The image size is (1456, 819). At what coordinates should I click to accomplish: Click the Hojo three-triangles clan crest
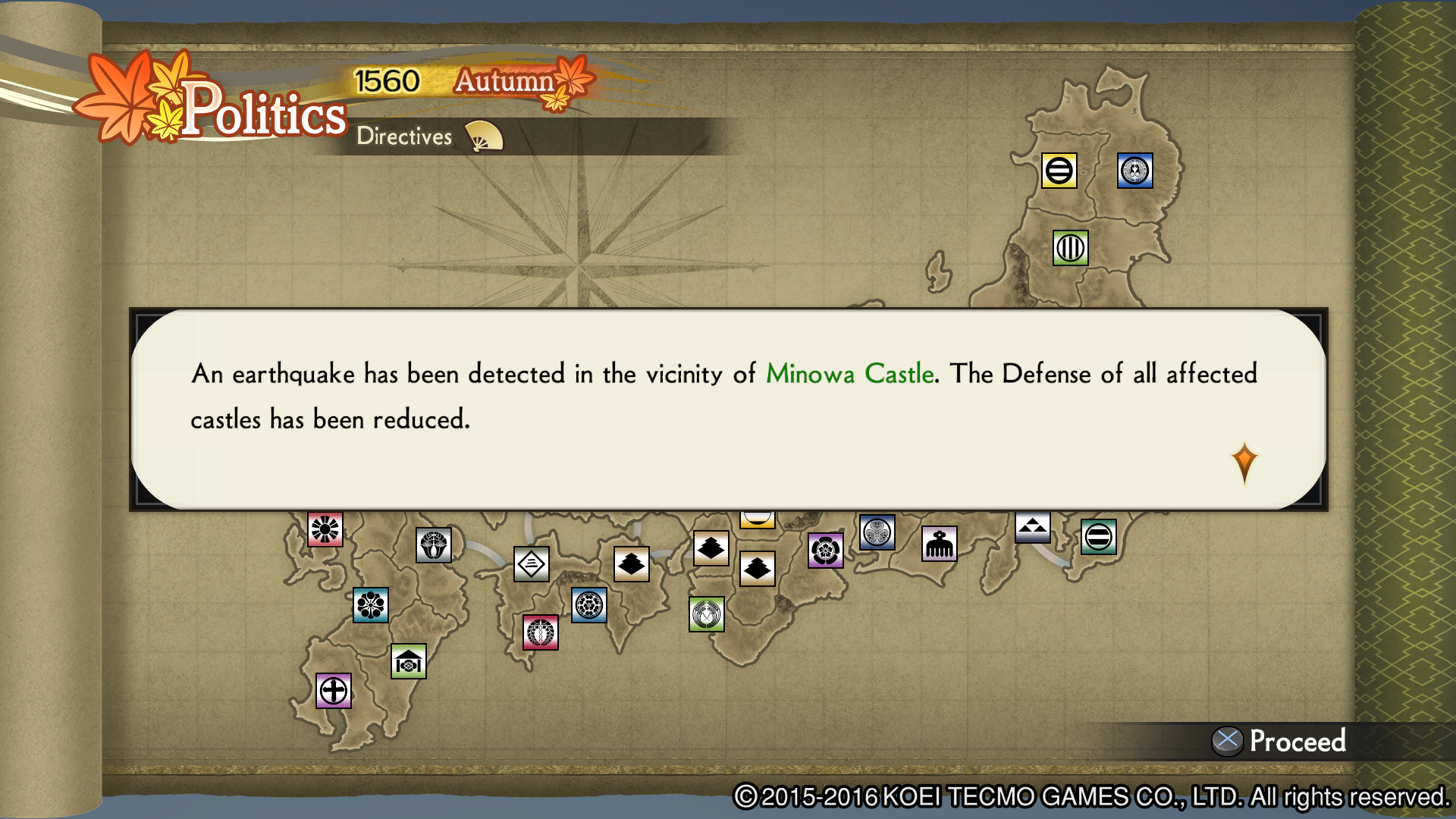[1032, 527]
